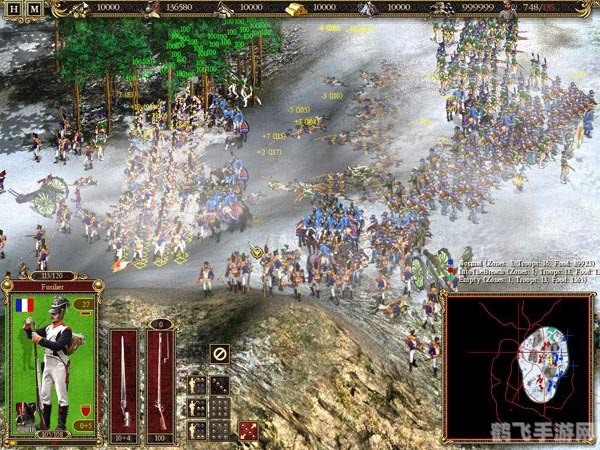Open the M menu button
Screen dimensions: 600x450
tap(33, 9)
